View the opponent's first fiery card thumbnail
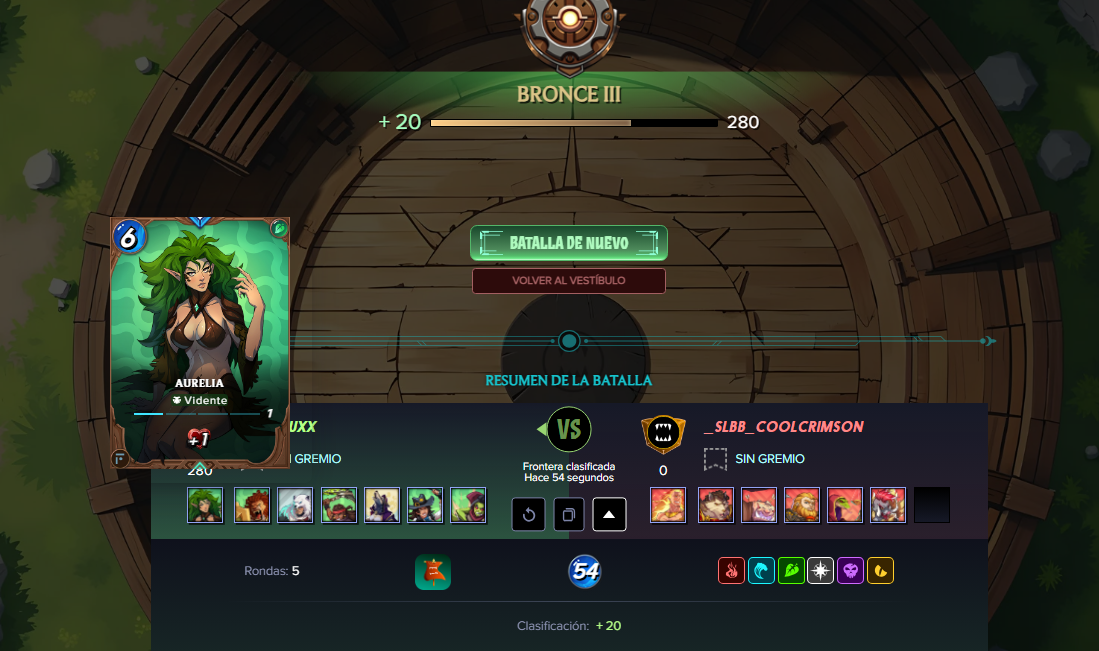The height and width of the screenshot is (651, 1099). (668, 505)
